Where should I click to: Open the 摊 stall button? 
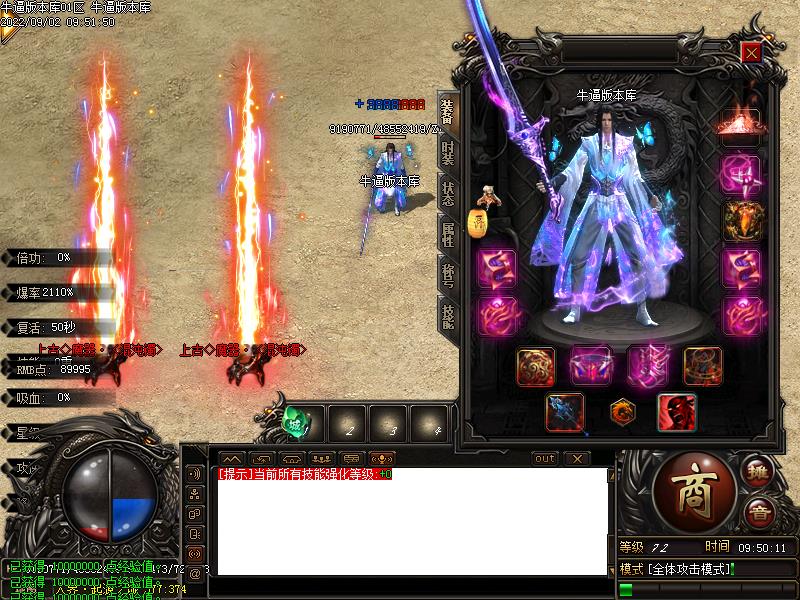click(x=758, y=471)
